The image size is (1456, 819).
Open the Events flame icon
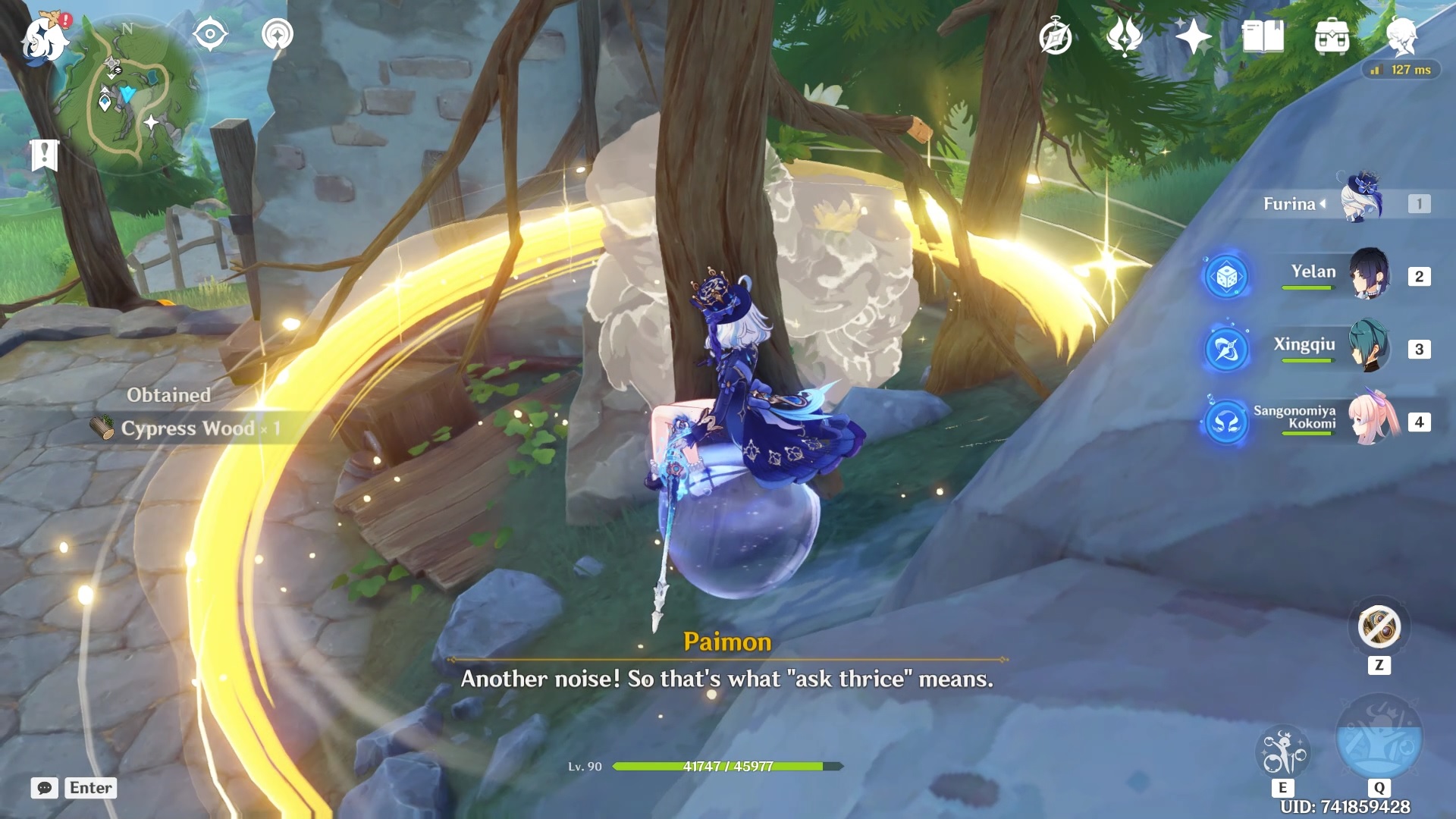click(x=1125, y=36)
